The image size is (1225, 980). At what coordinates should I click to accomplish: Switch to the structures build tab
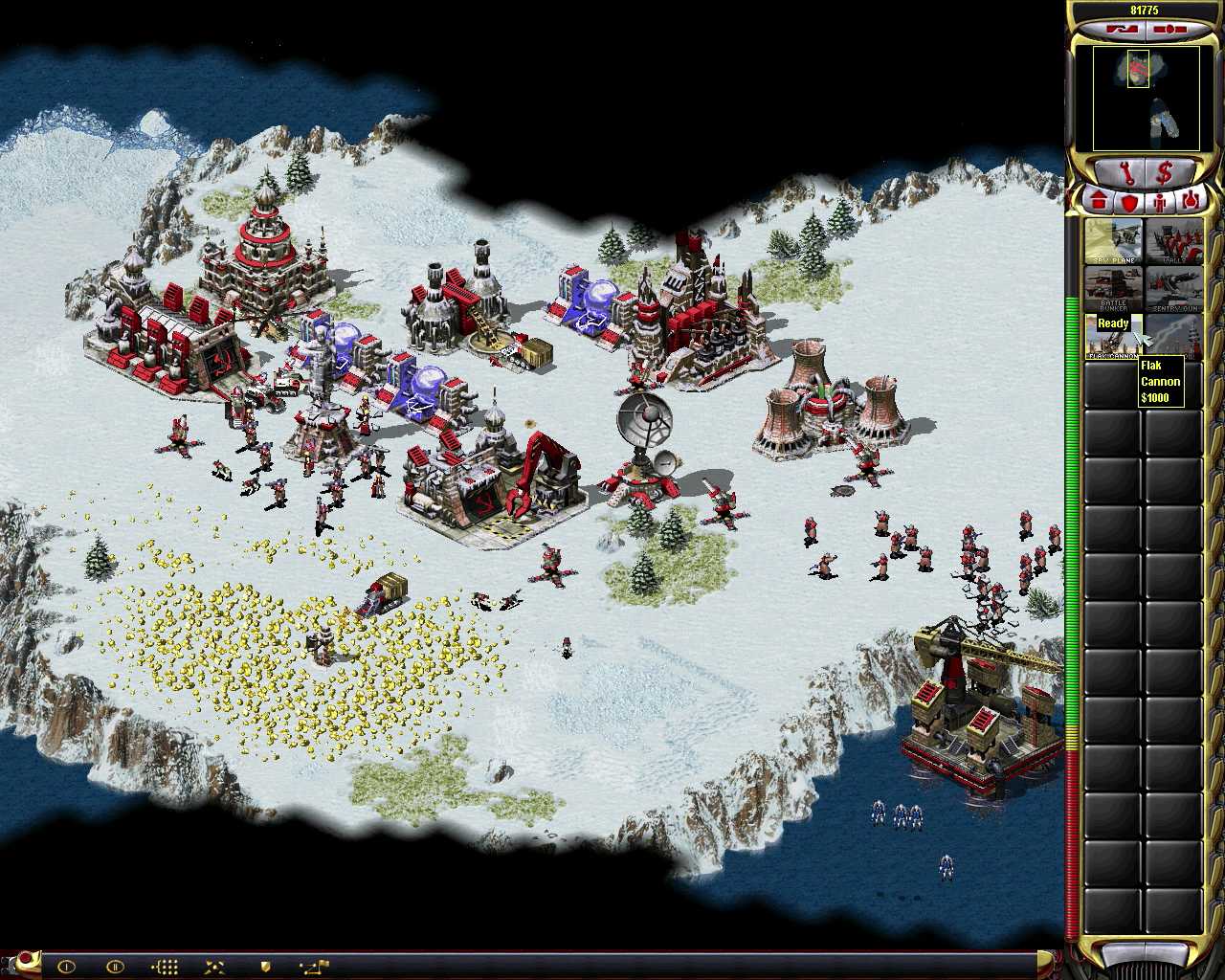(x=1100, y=202)
